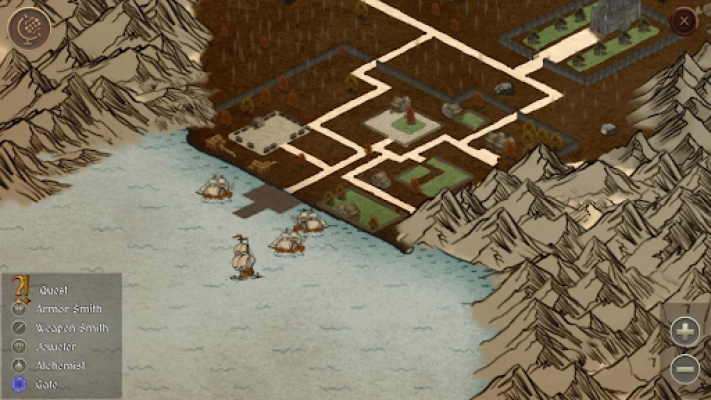Choose Armor Smith in the legend
Viewport: 711px width, 400px height.
click(68, 309)
